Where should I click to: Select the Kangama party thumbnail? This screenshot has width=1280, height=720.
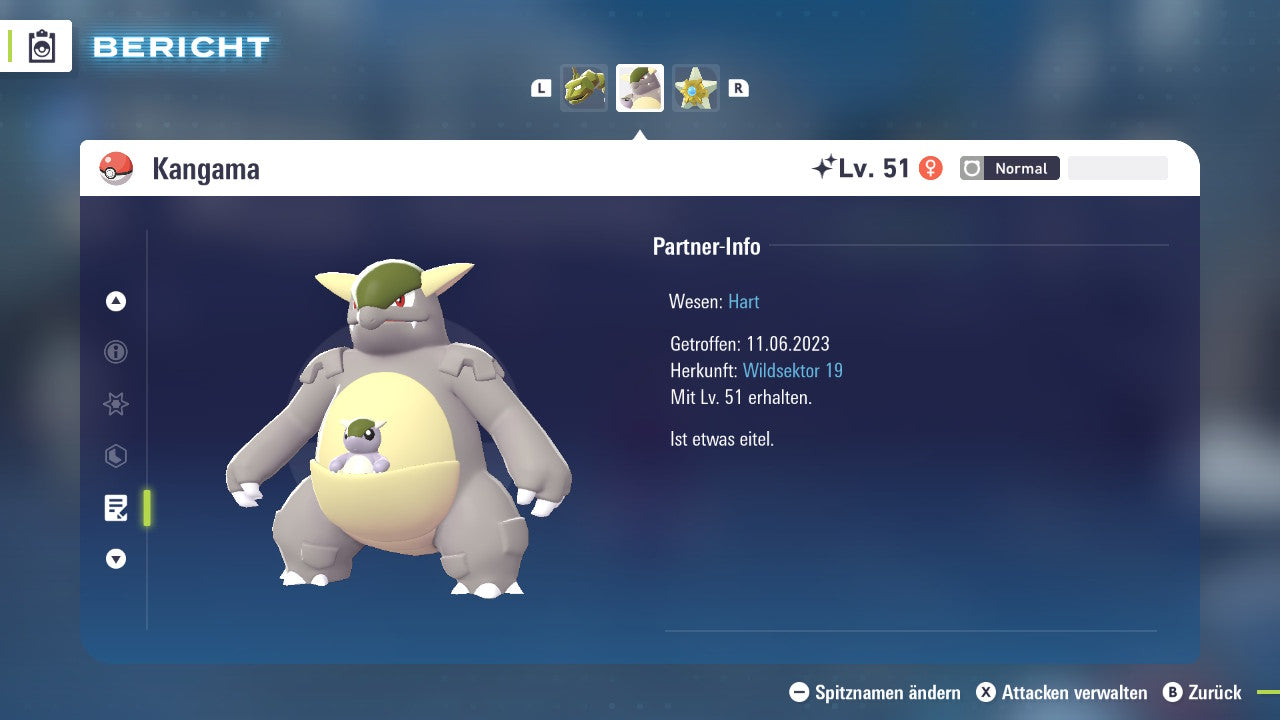pyautogui.click(x=640, y=88)
